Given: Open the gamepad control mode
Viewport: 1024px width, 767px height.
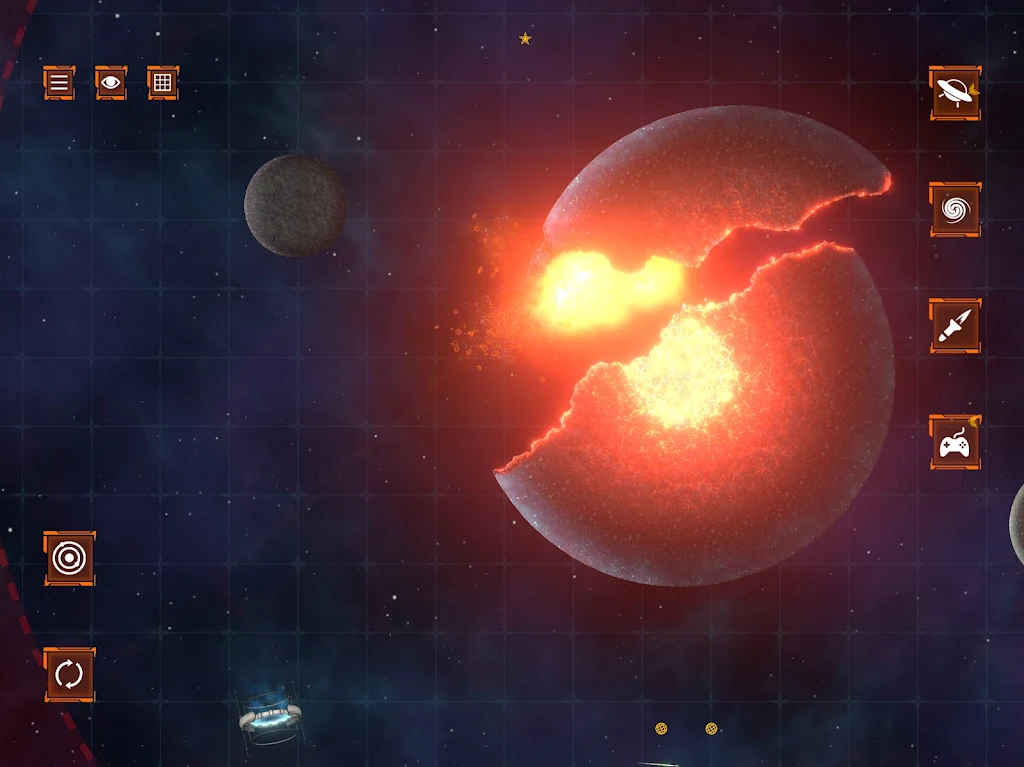Looking at the screenshot, I should coord(955,442).
